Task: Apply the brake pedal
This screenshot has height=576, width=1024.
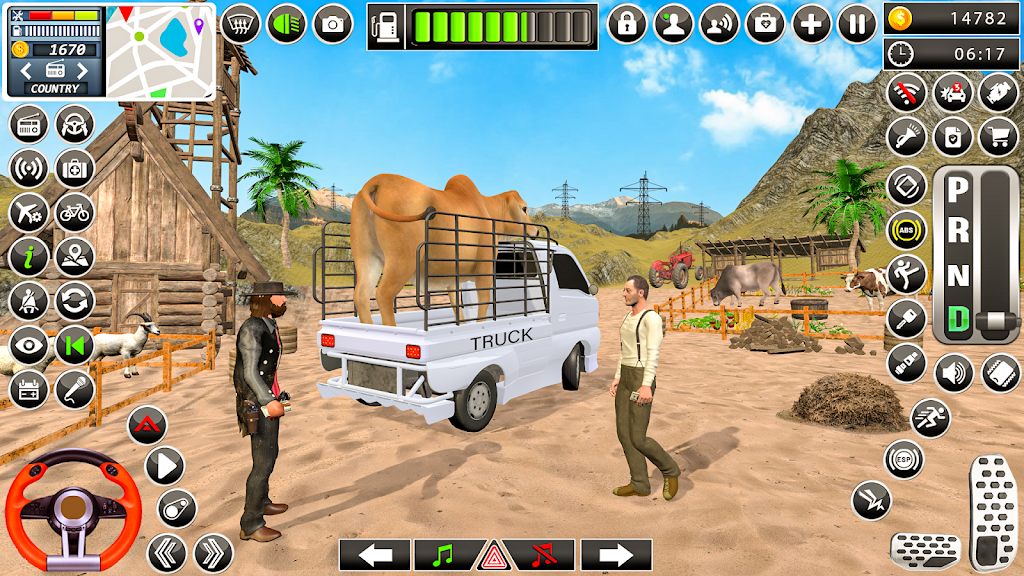Action: click(x=925, y=550)
